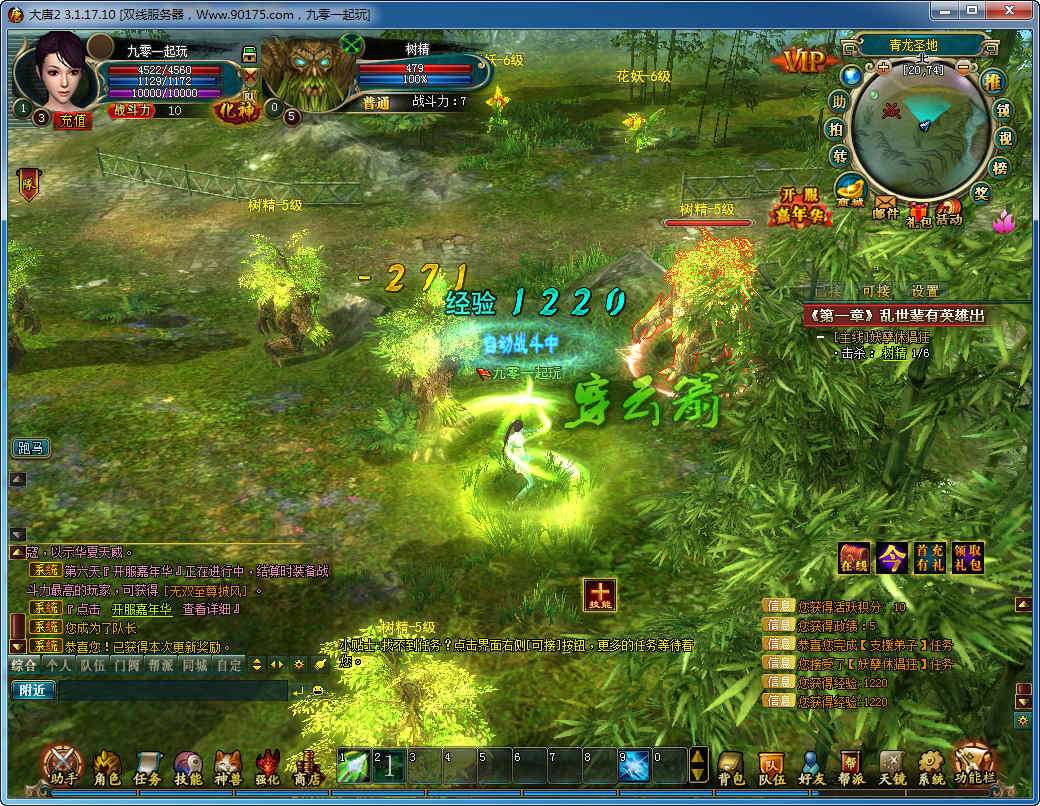
Task: Select the 队伍 chat channel tab
Action: tap(92, 664)
